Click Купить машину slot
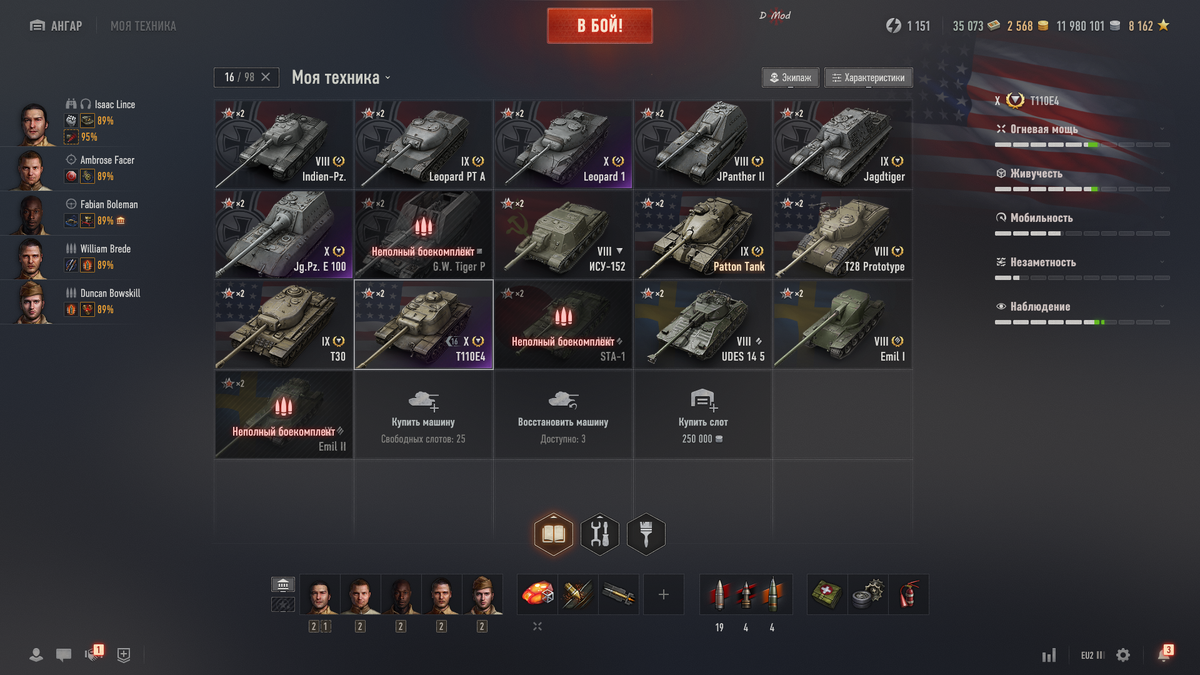 tap(423, 414)
